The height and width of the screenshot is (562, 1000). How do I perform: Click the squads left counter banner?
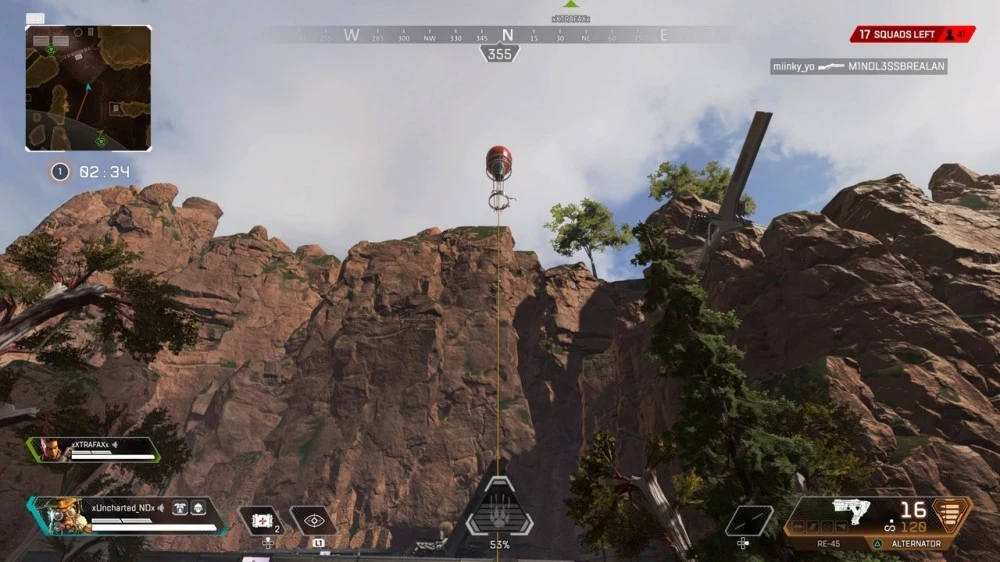[x=911, y=34]
